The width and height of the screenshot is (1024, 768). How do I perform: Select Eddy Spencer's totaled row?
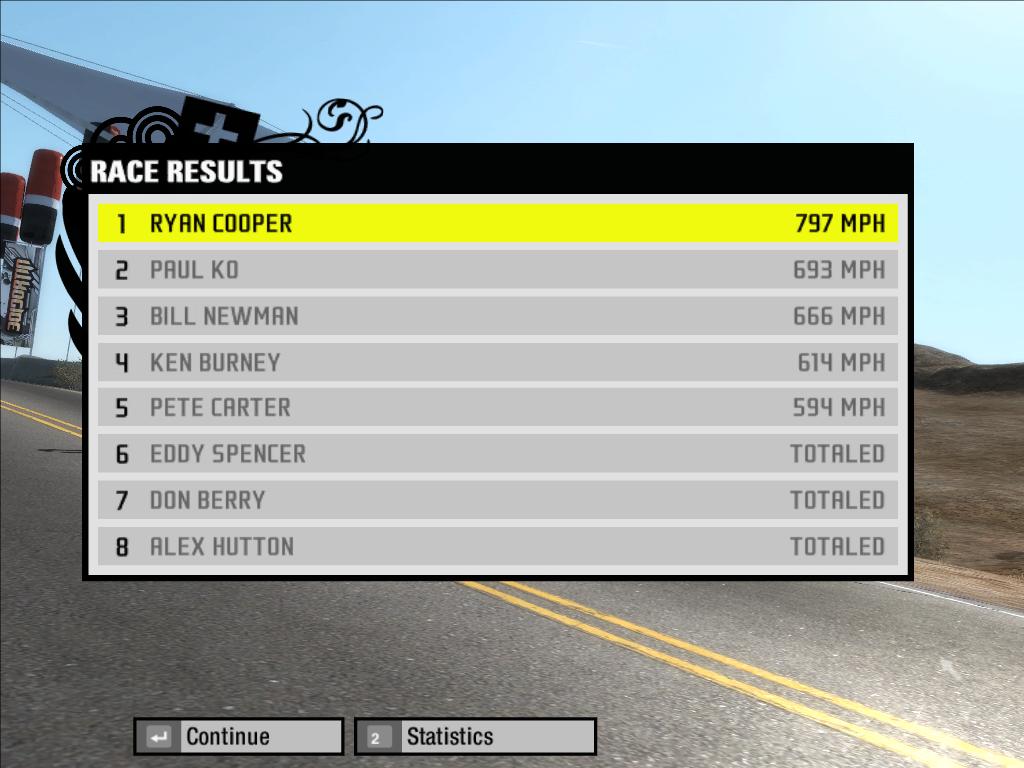(x=497, y=454)
